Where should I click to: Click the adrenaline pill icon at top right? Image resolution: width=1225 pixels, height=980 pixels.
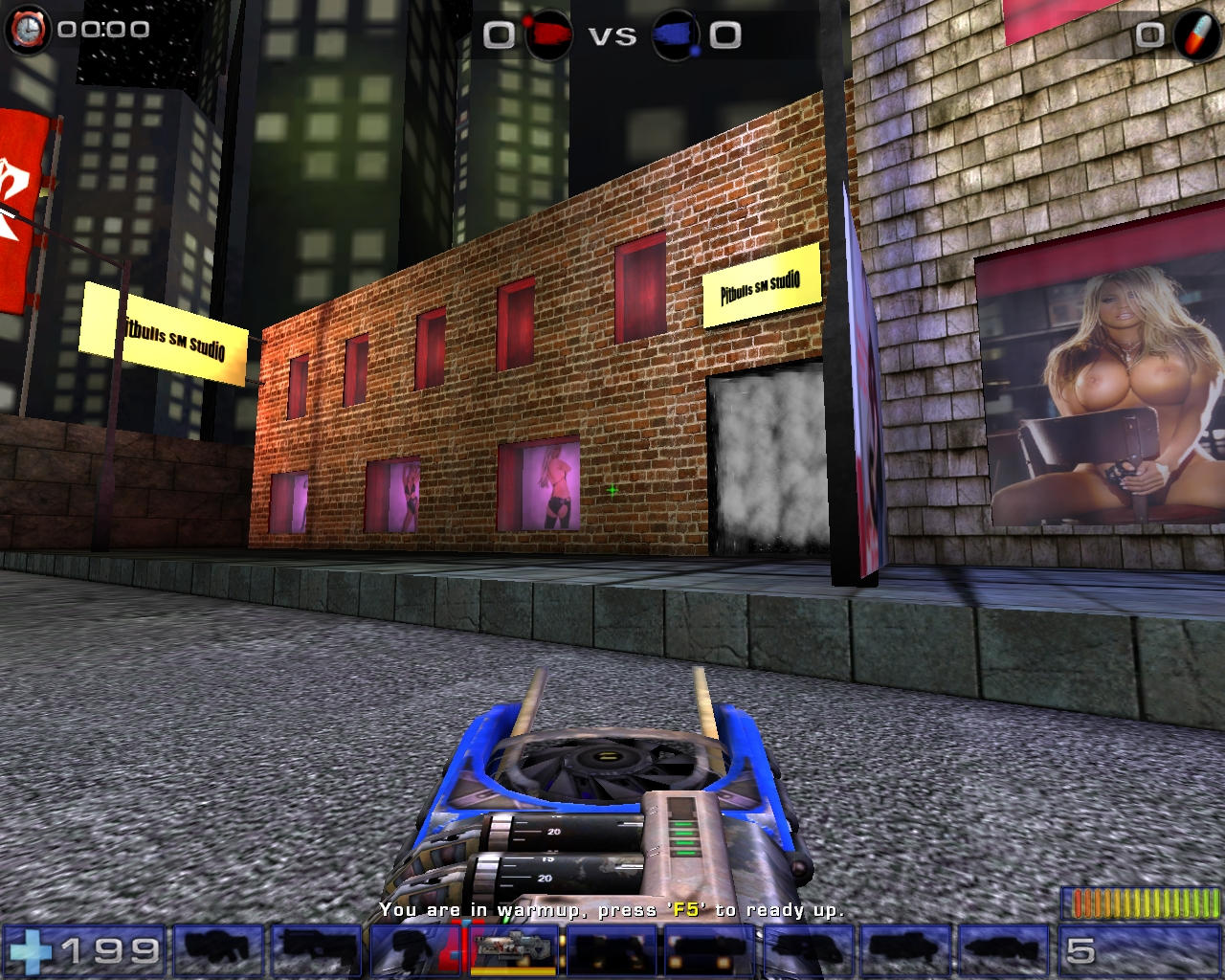(x=1198, y=30)
